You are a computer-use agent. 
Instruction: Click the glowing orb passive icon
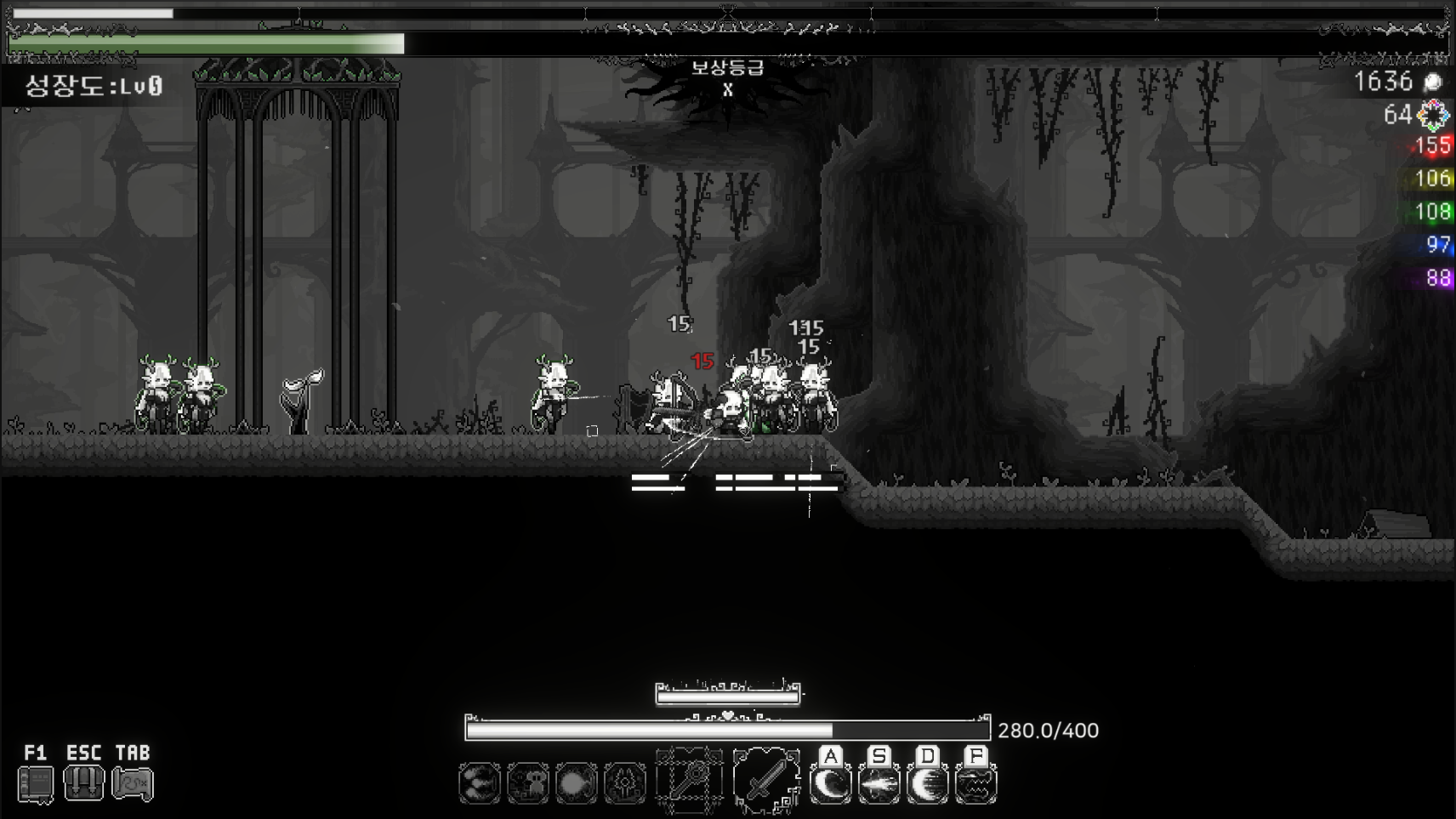point(577,783)
